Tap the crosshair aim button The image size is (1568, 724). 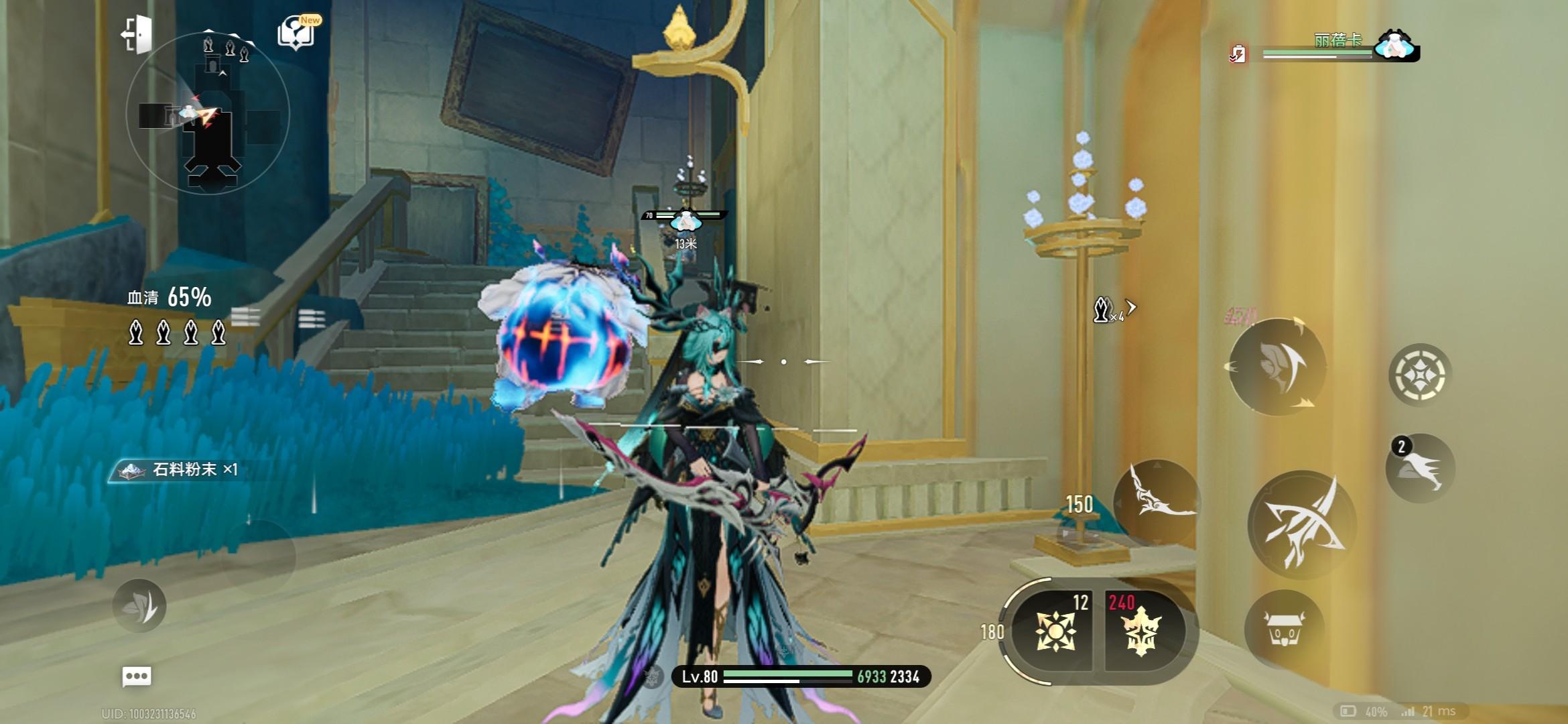1419,374
